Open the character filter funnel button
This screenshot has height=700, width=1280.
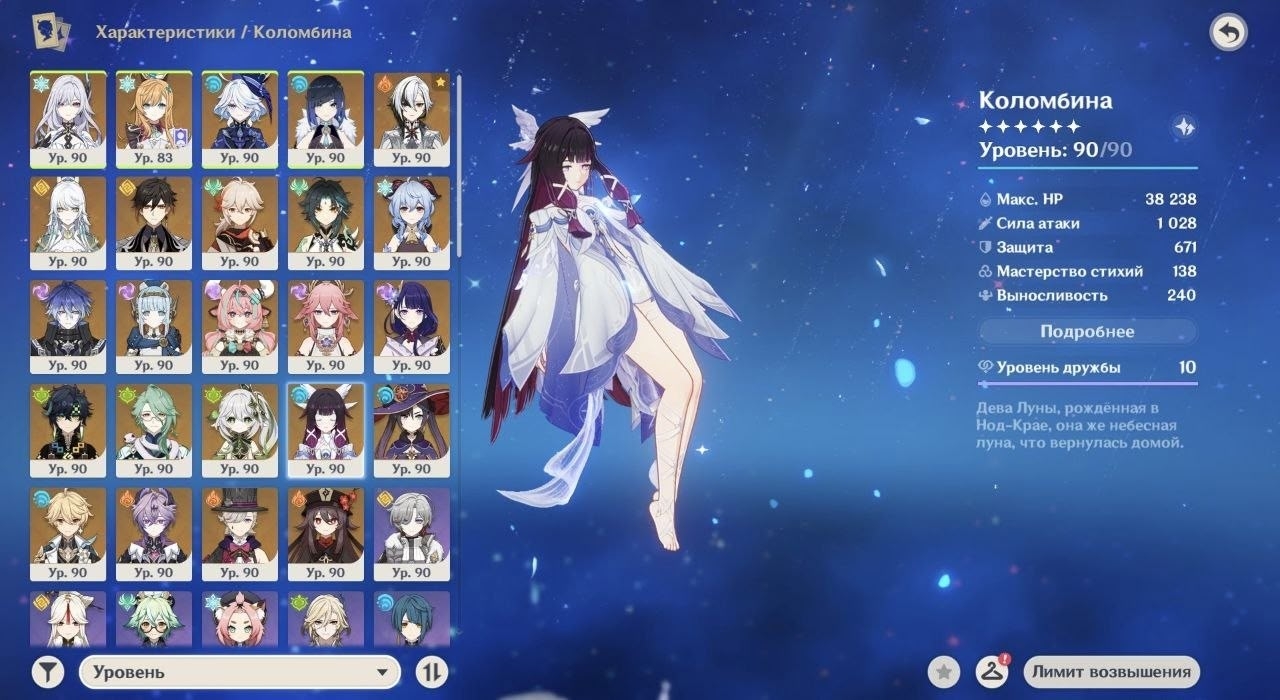(x=47, y=672)
